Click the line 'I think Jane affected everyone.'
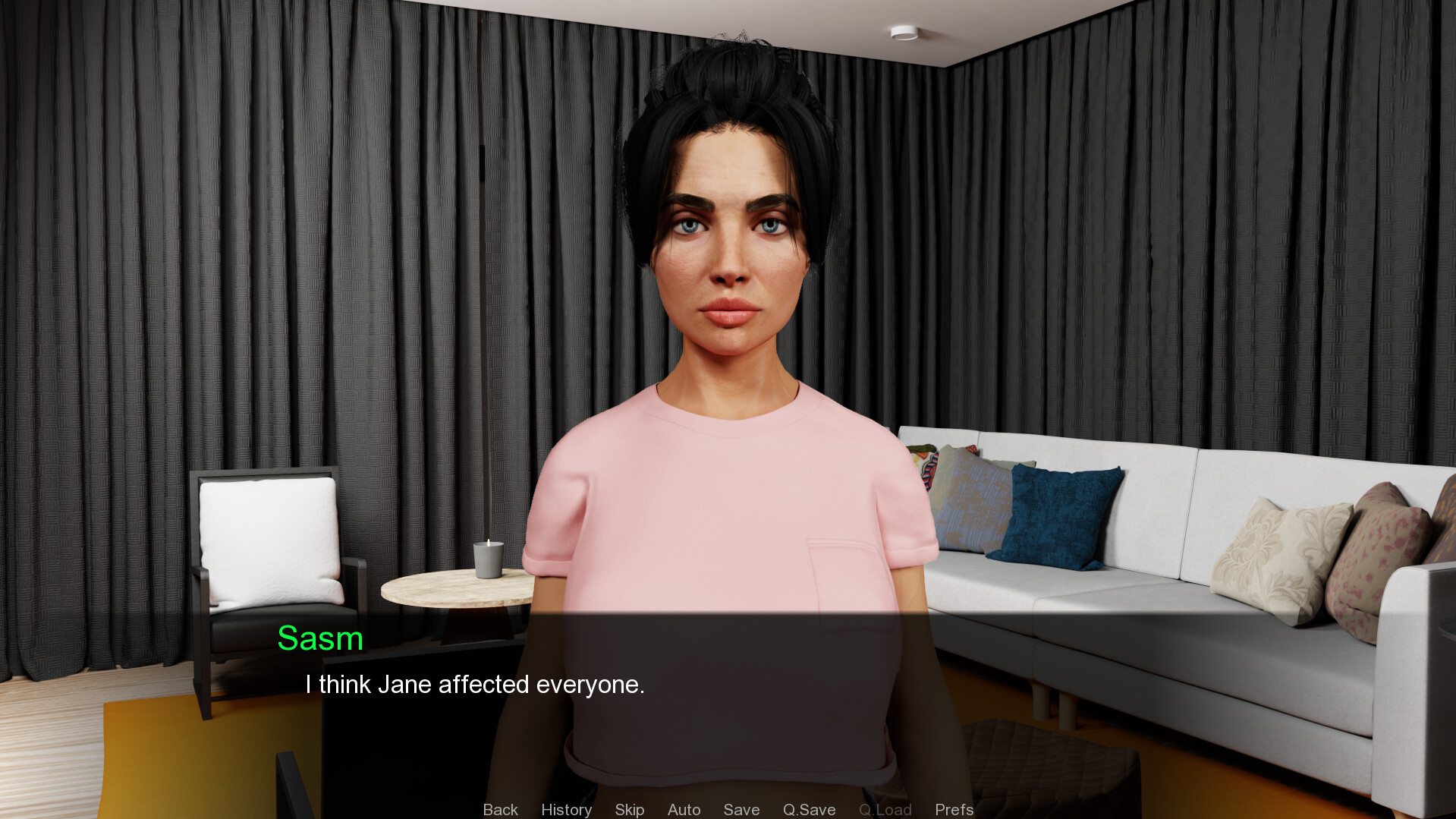This screenshot has width=1456, height=819. pos(475,684)
